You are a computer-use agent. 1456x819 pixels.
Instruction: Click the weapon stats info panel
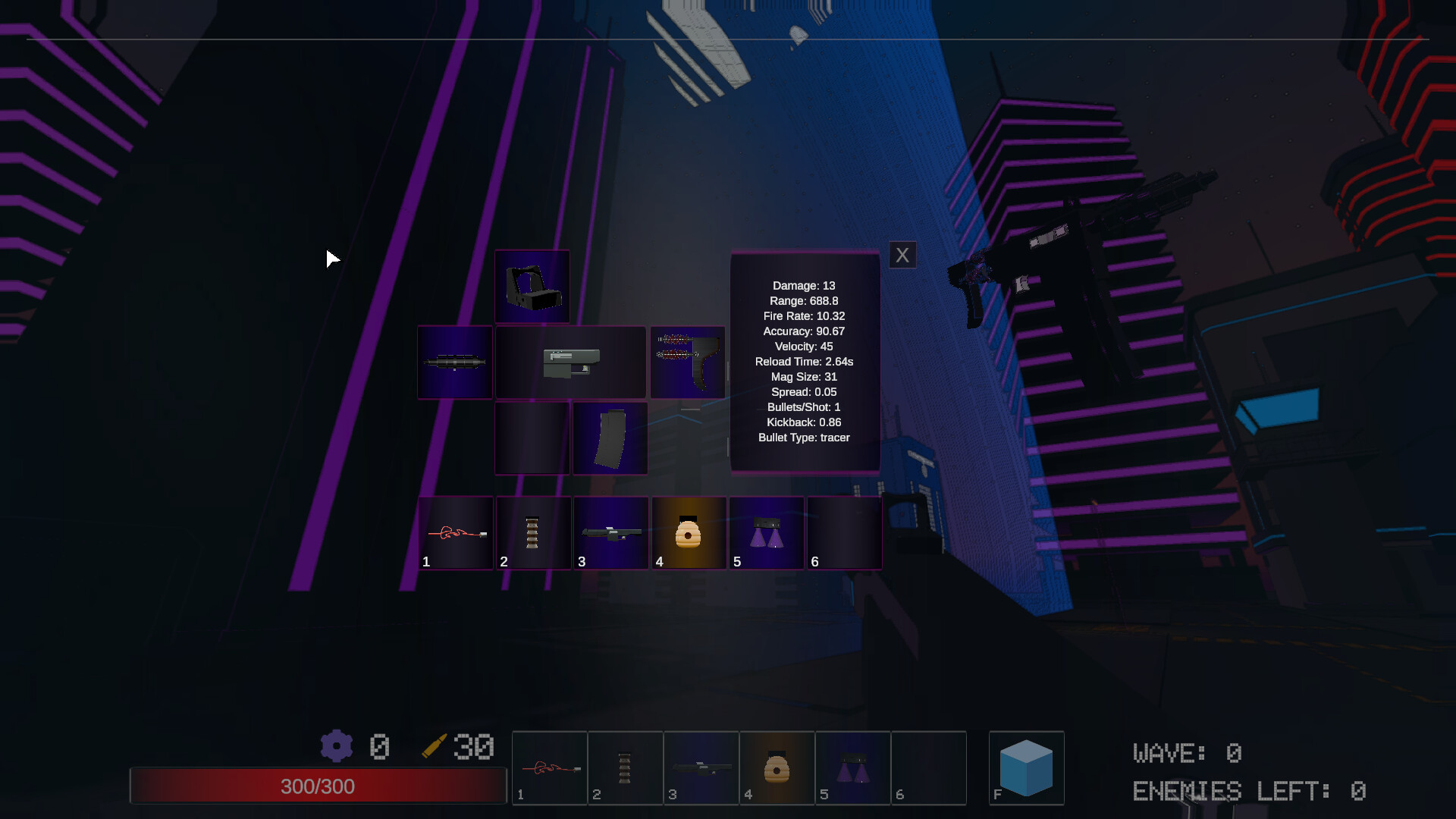805,361
